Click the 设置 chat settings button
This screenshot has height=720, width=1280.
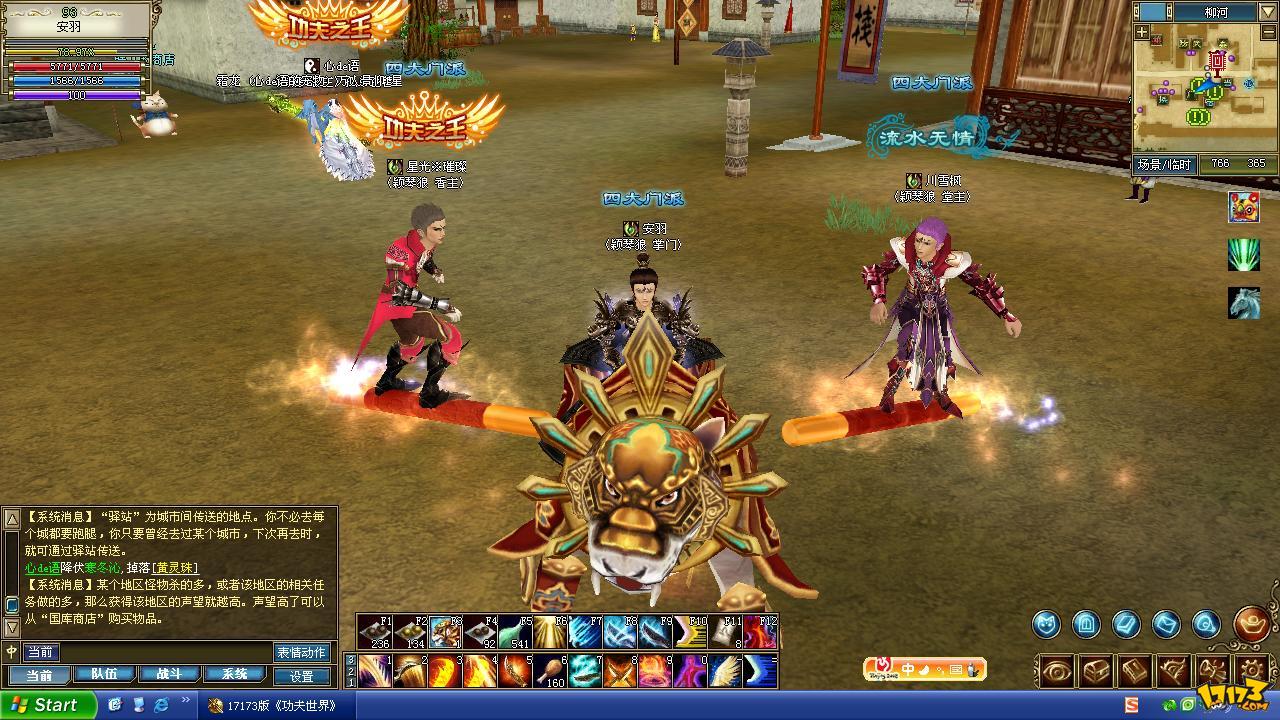click(x=302, y=676)
